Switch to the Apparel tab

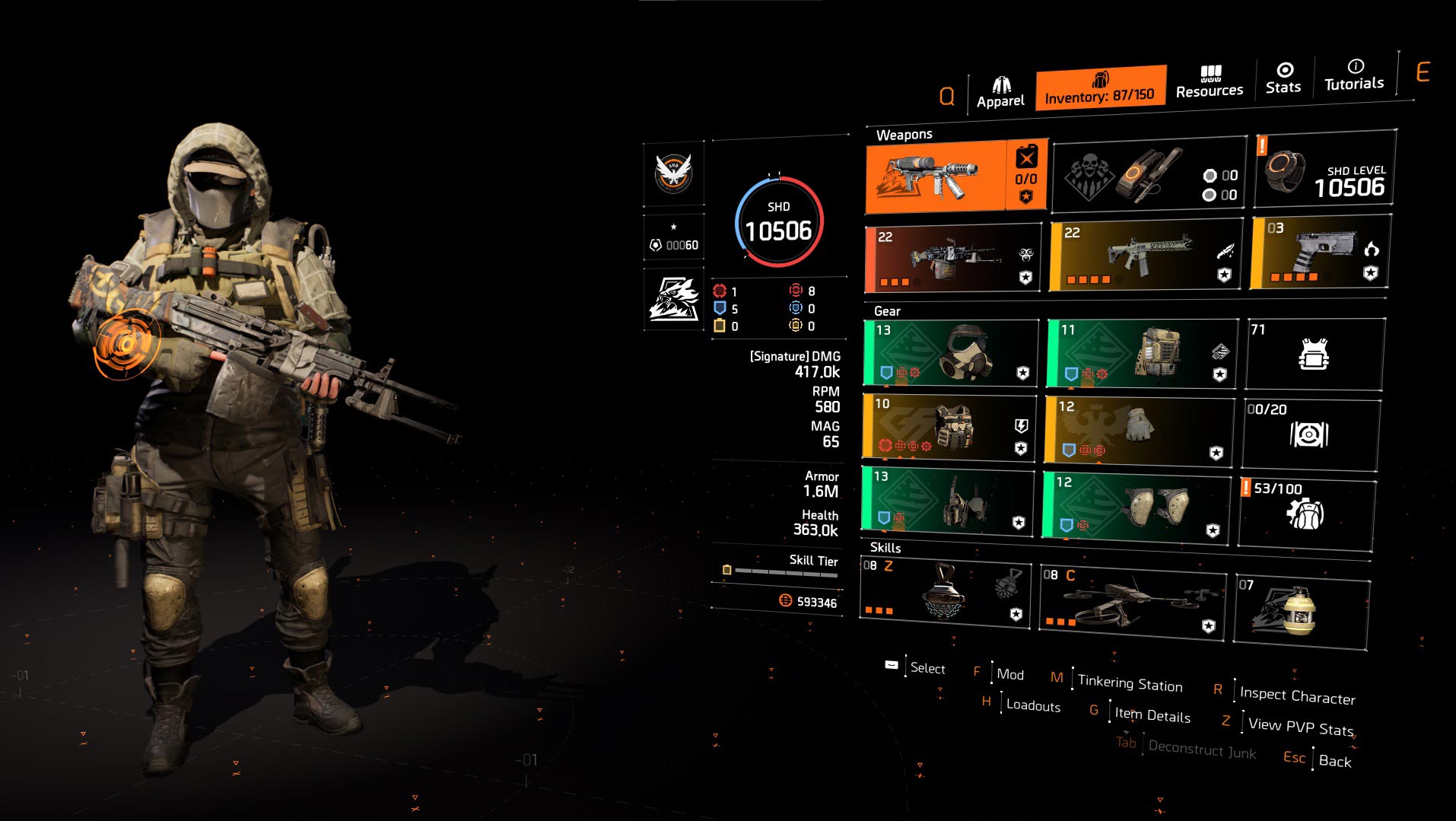(1000, 93)
